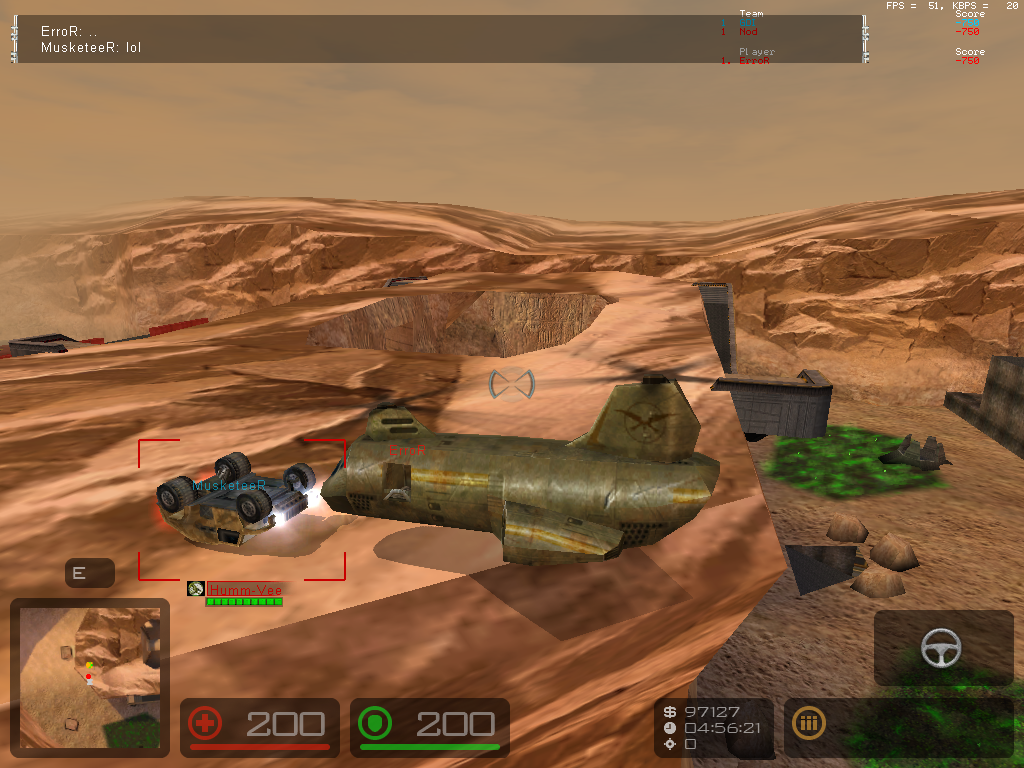Click the radar minimap

pos(89,675)
